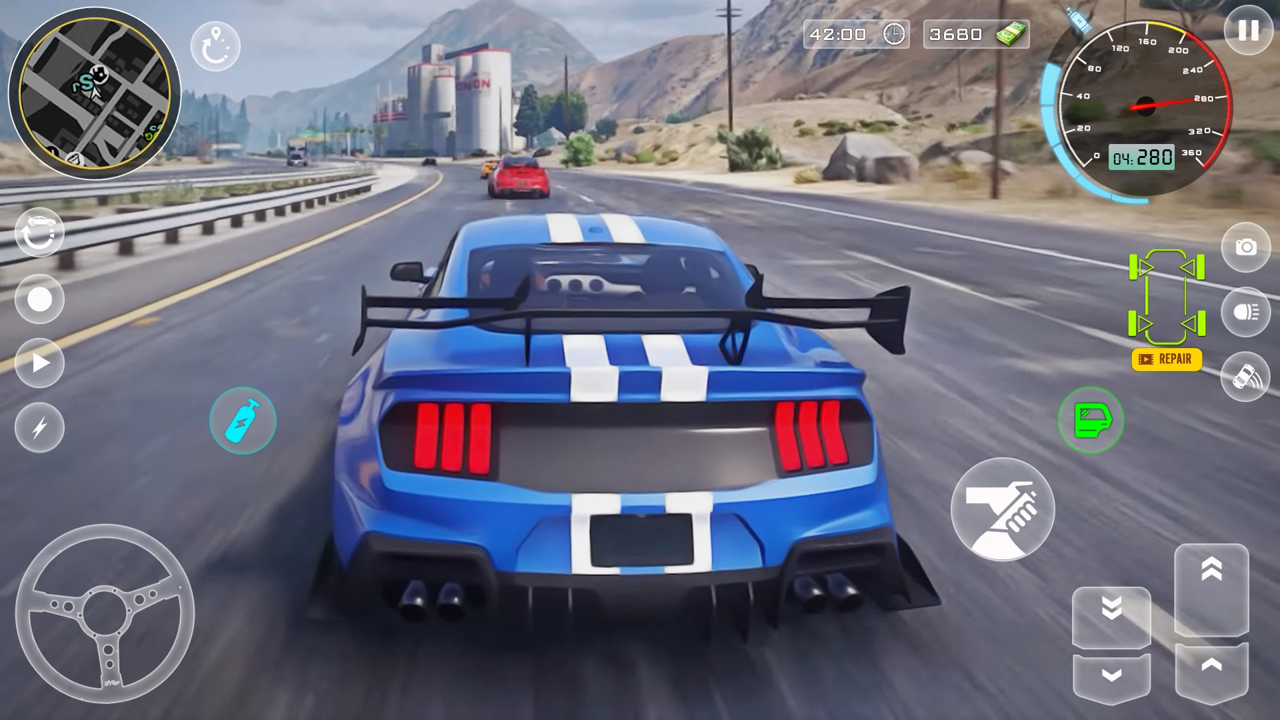Screen dimensions: 1280x720
Task: Use the blue nitro bottle boost
Action: pyautogui.click(x=243, y=420)
